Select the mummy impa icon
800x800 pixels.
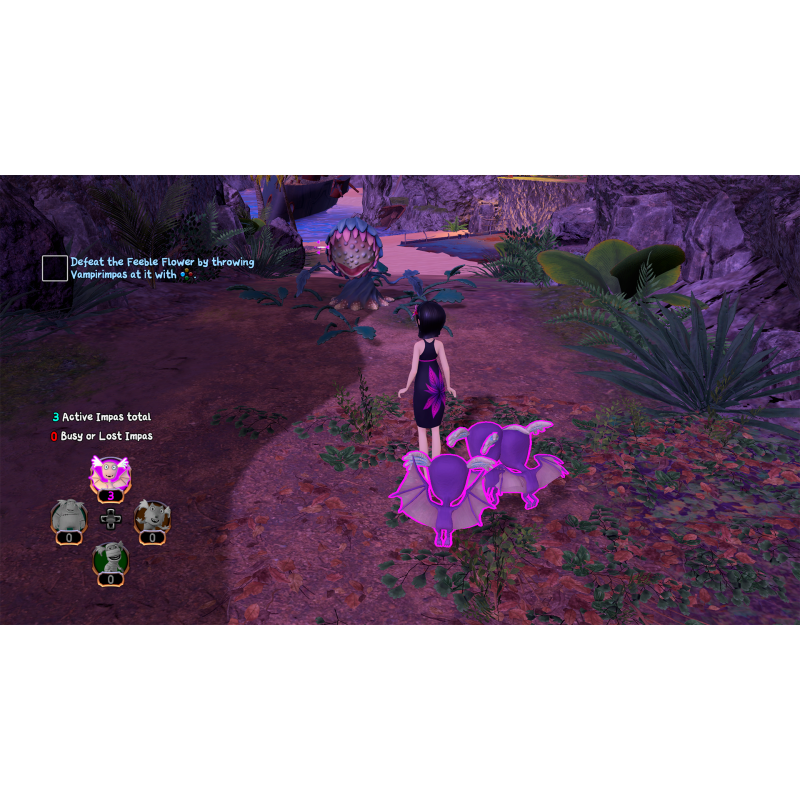point(110,557)
